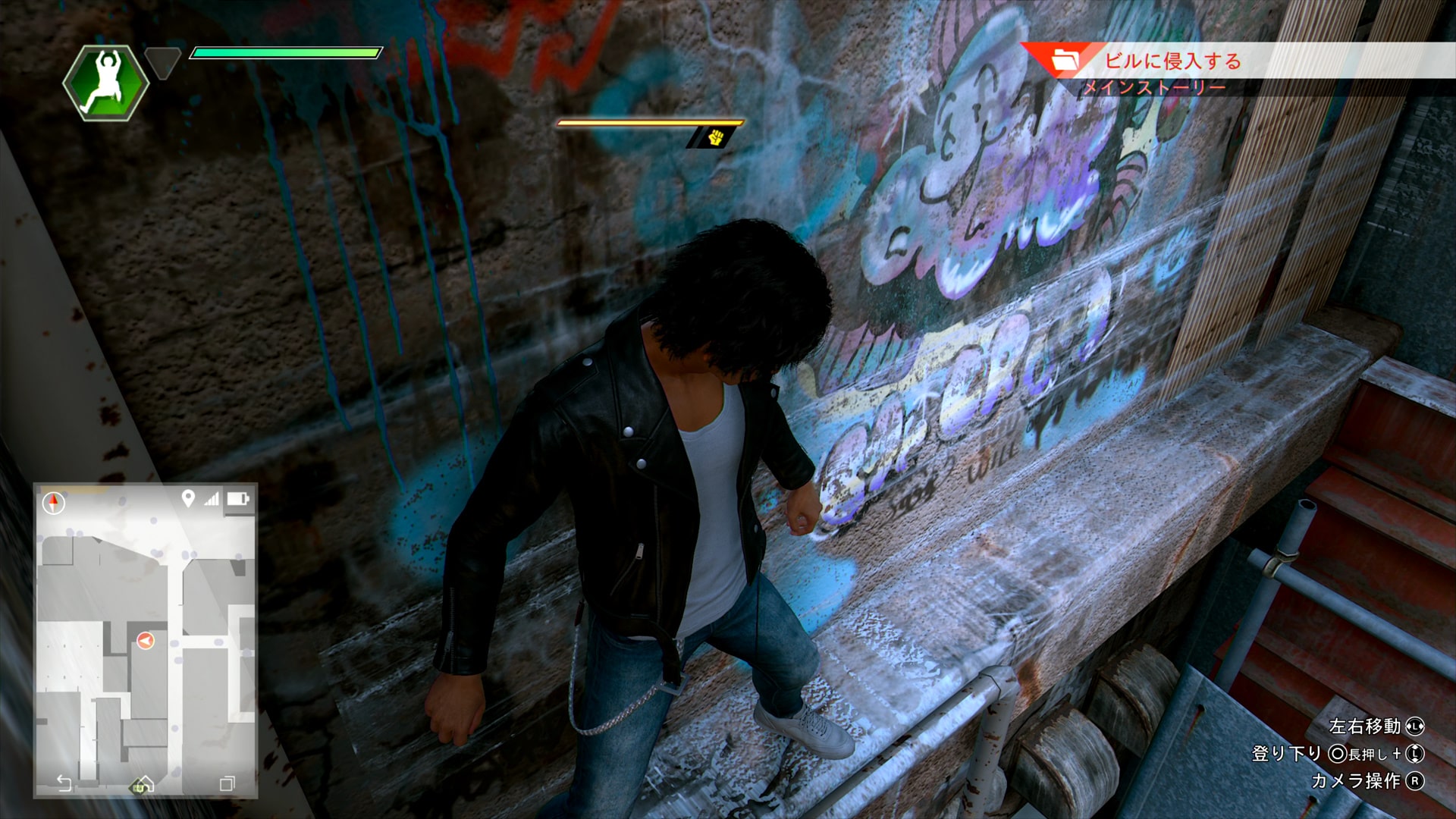The width and height of the screenshot is (1456, 819).
Task: Open the phone-style minimap
Action: point(146,641)
